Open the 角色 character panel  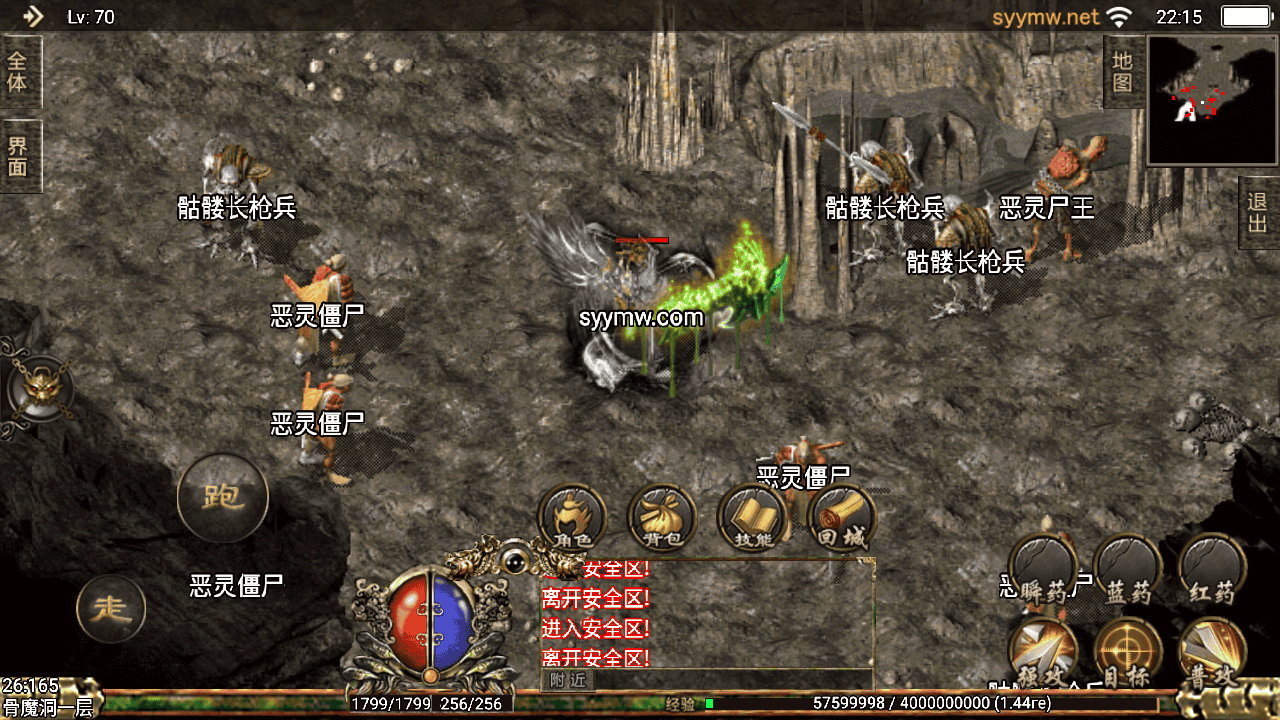coord(572,518)
